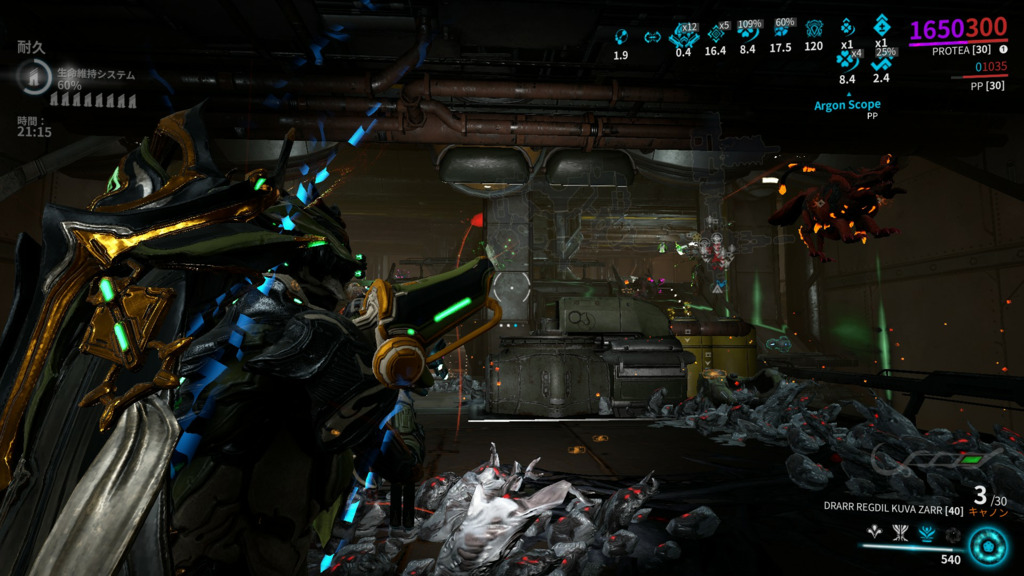The image size is (1024, 576).
Task: Click the Argon Scope x4 buff icon
Action: [x=847, y=62]
